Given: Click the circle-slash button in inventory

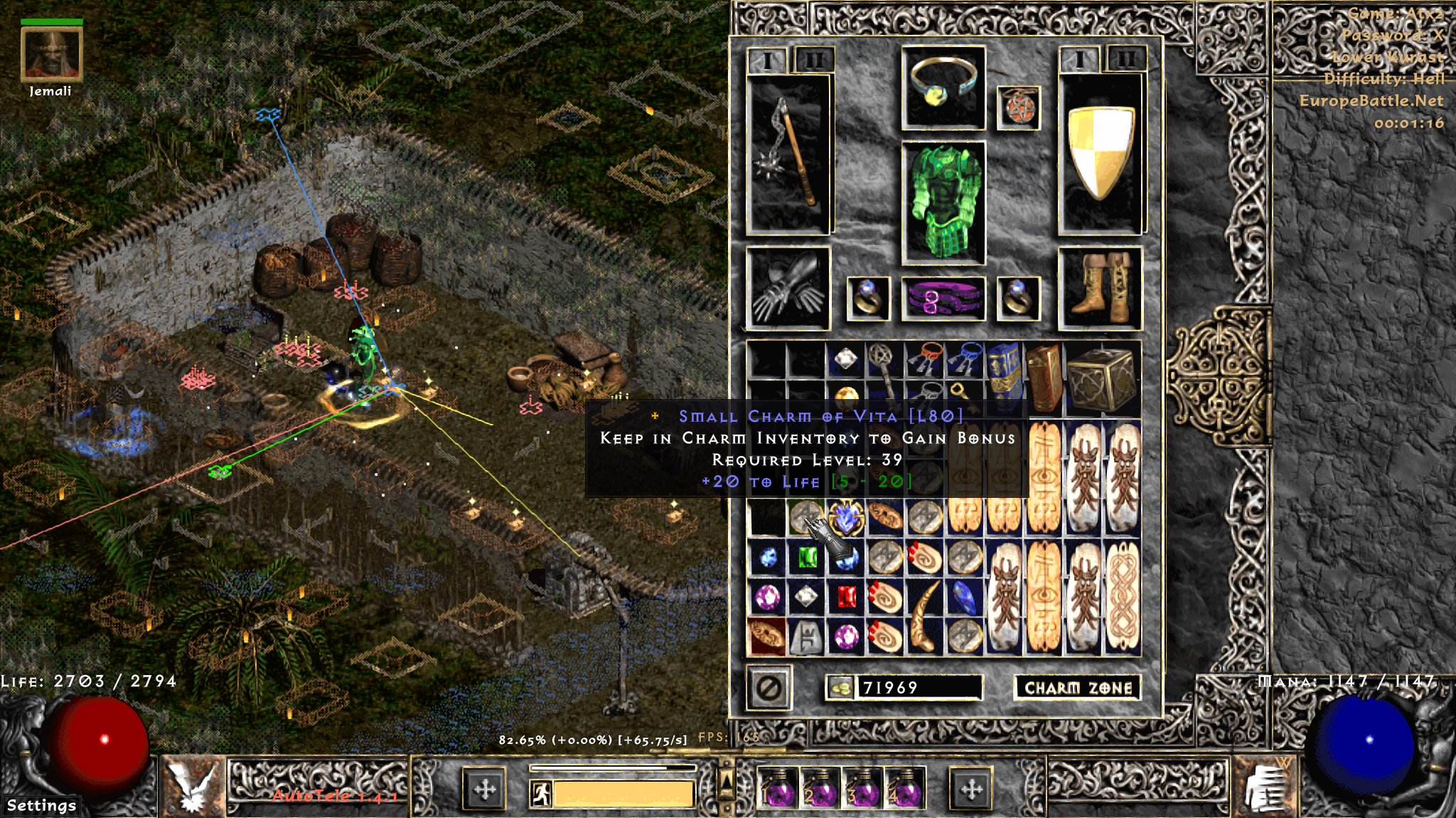Looking at the screenshot, I should point(769,688).
